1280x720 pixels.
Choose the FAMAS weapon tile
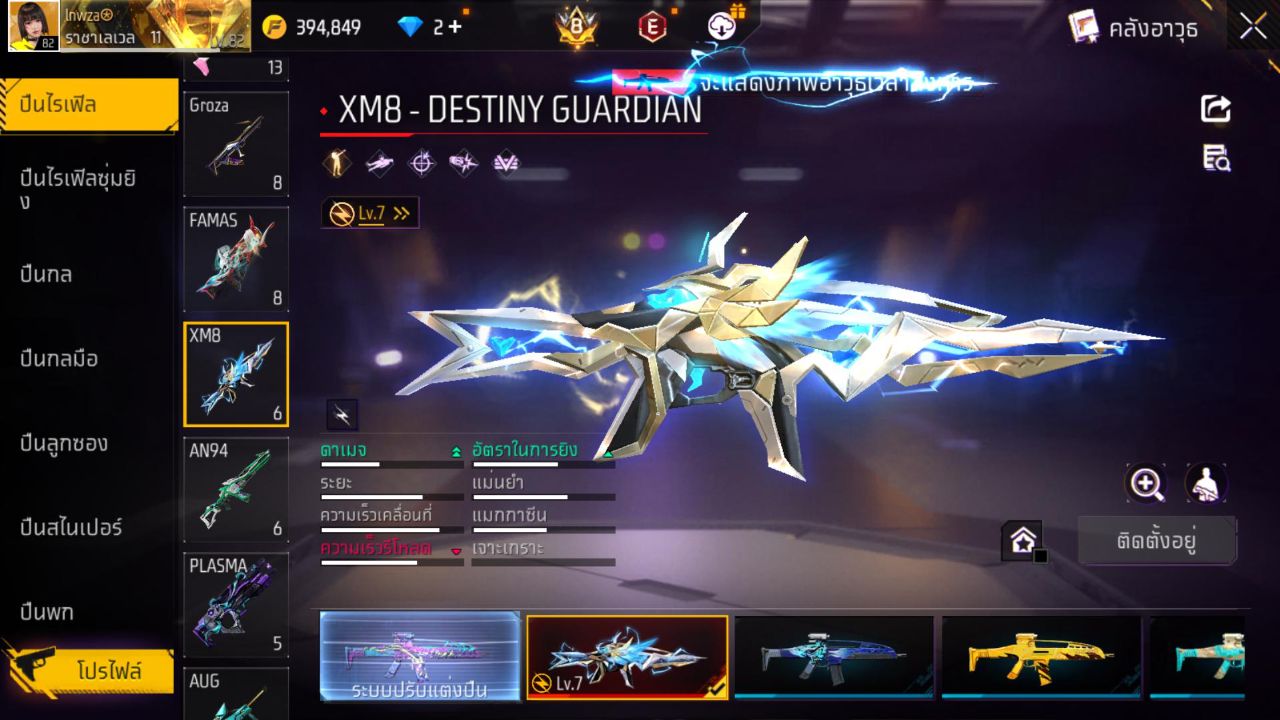[236, 259]
